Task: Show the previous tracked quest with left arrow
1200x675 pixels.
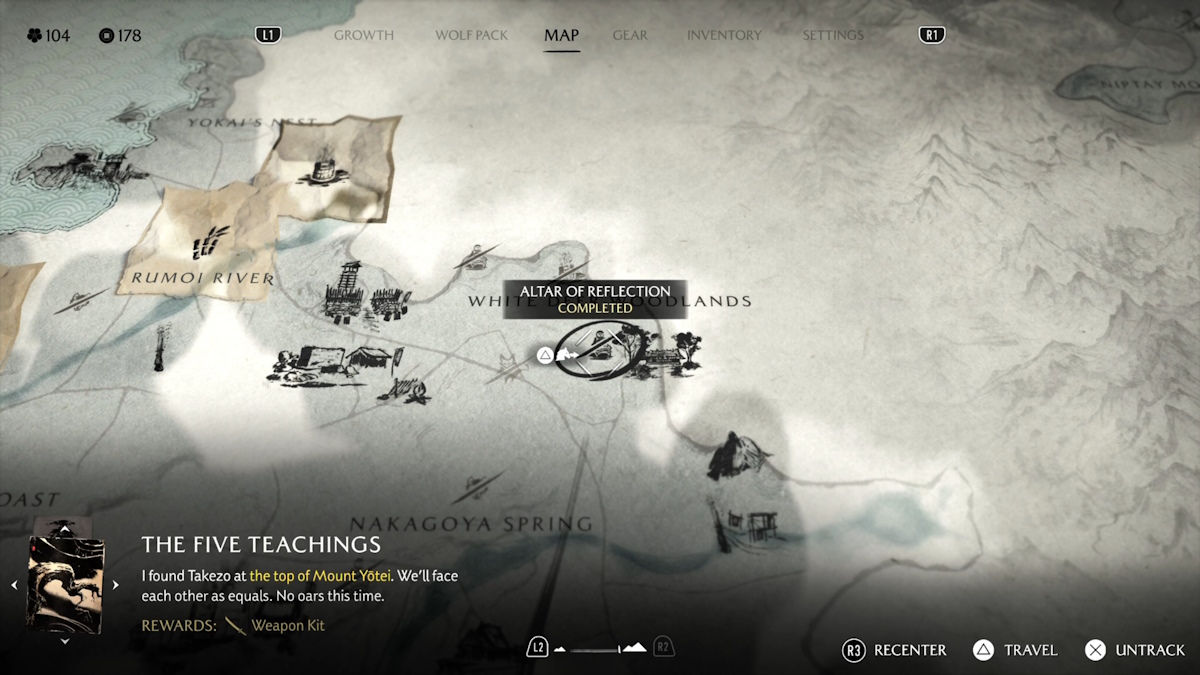Action: pos(14,585)
